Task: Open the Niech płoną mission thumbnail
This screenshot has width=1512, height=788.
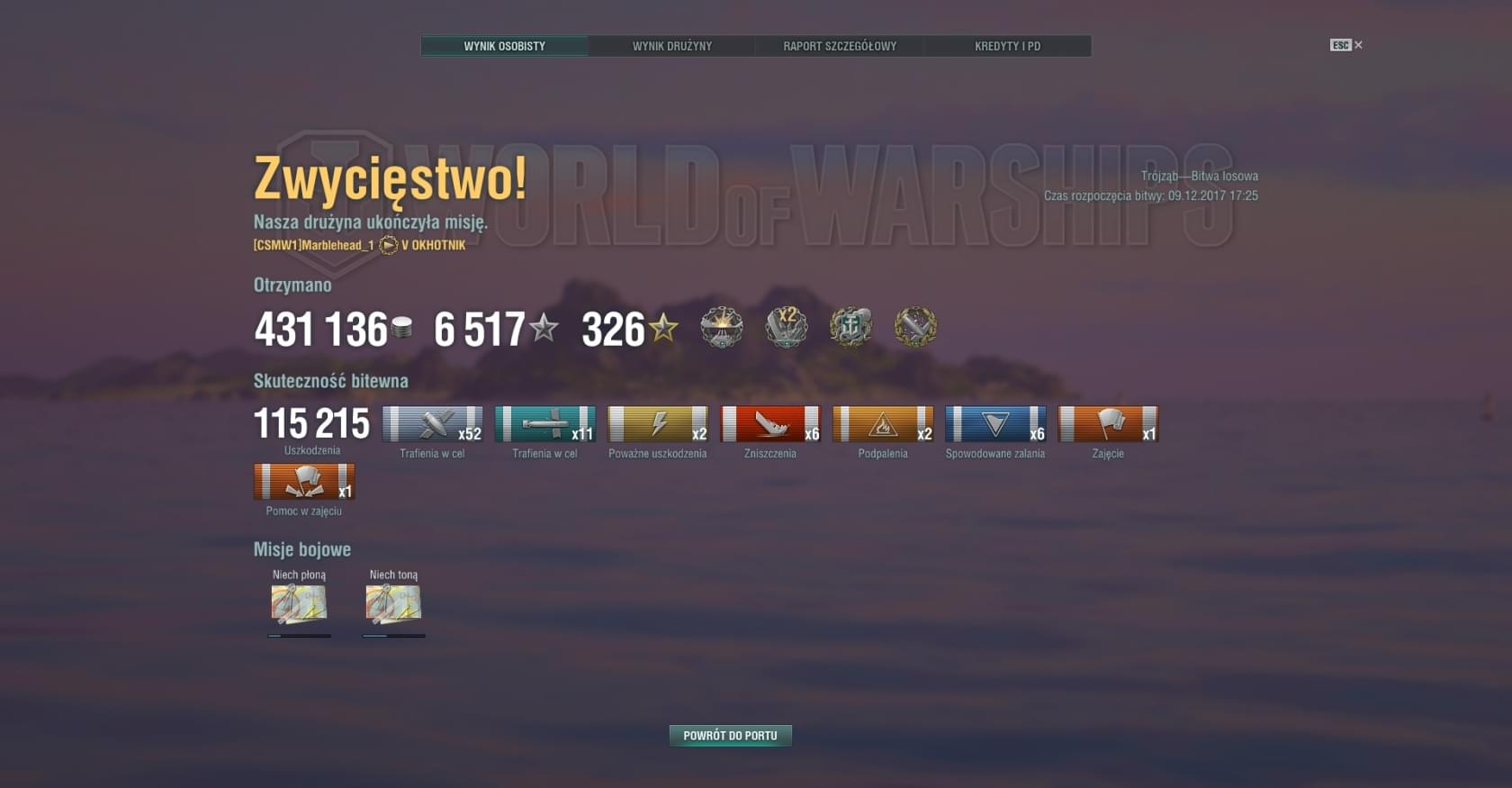Action: point(299,604)
